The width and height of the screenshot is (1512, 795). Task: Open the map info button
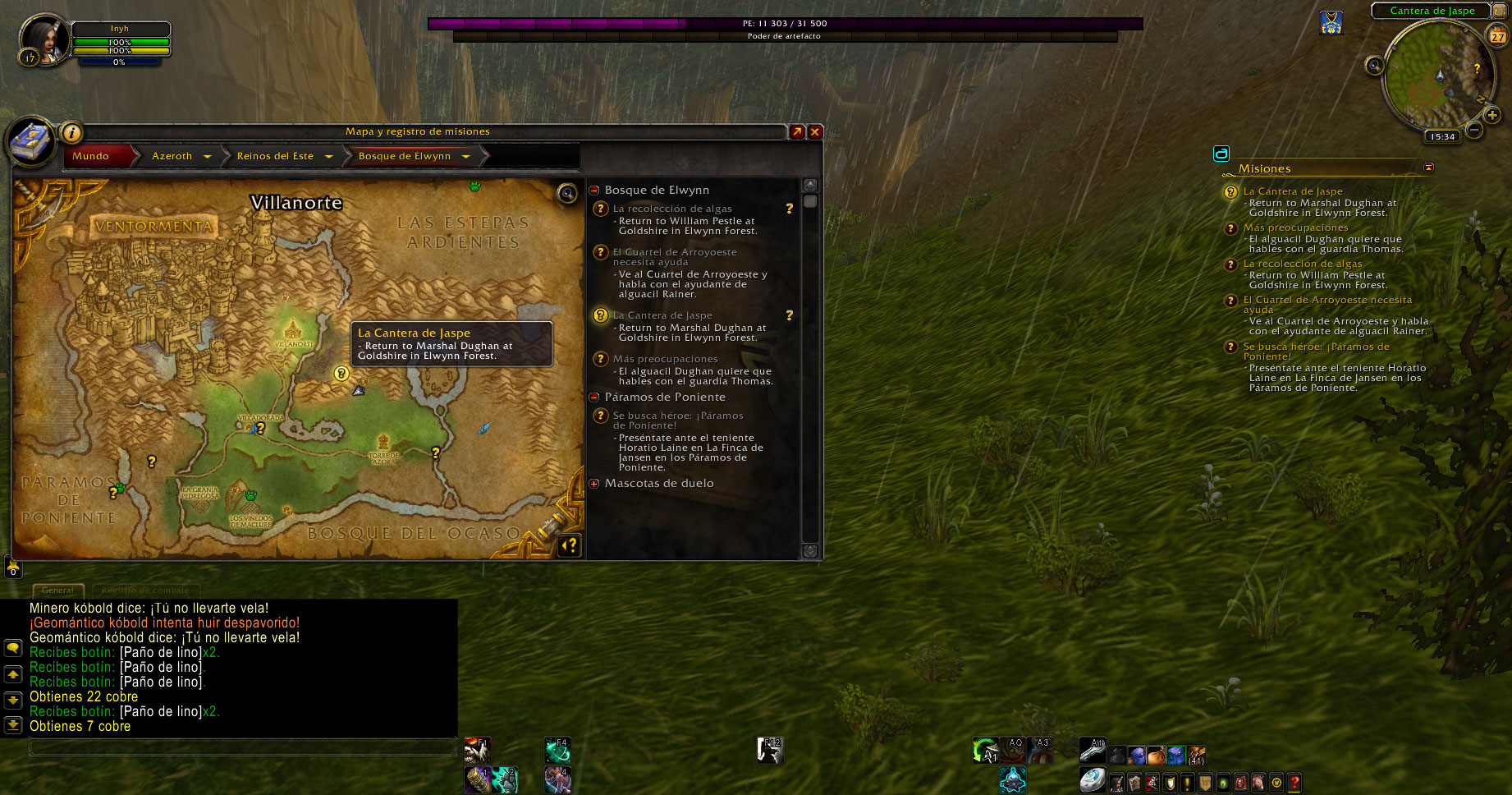point(72,131)
